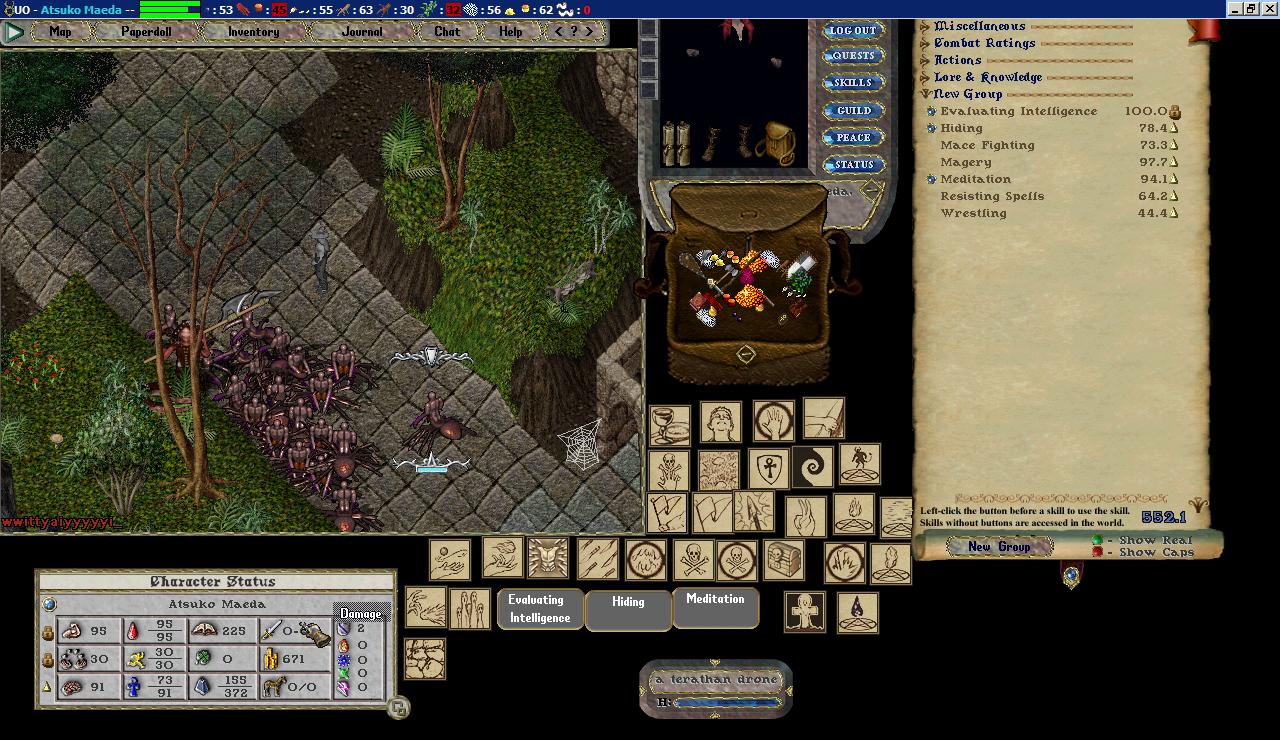1280x740 pixels.
Task: Open the Paperdoll window
Action: point(146,32)
